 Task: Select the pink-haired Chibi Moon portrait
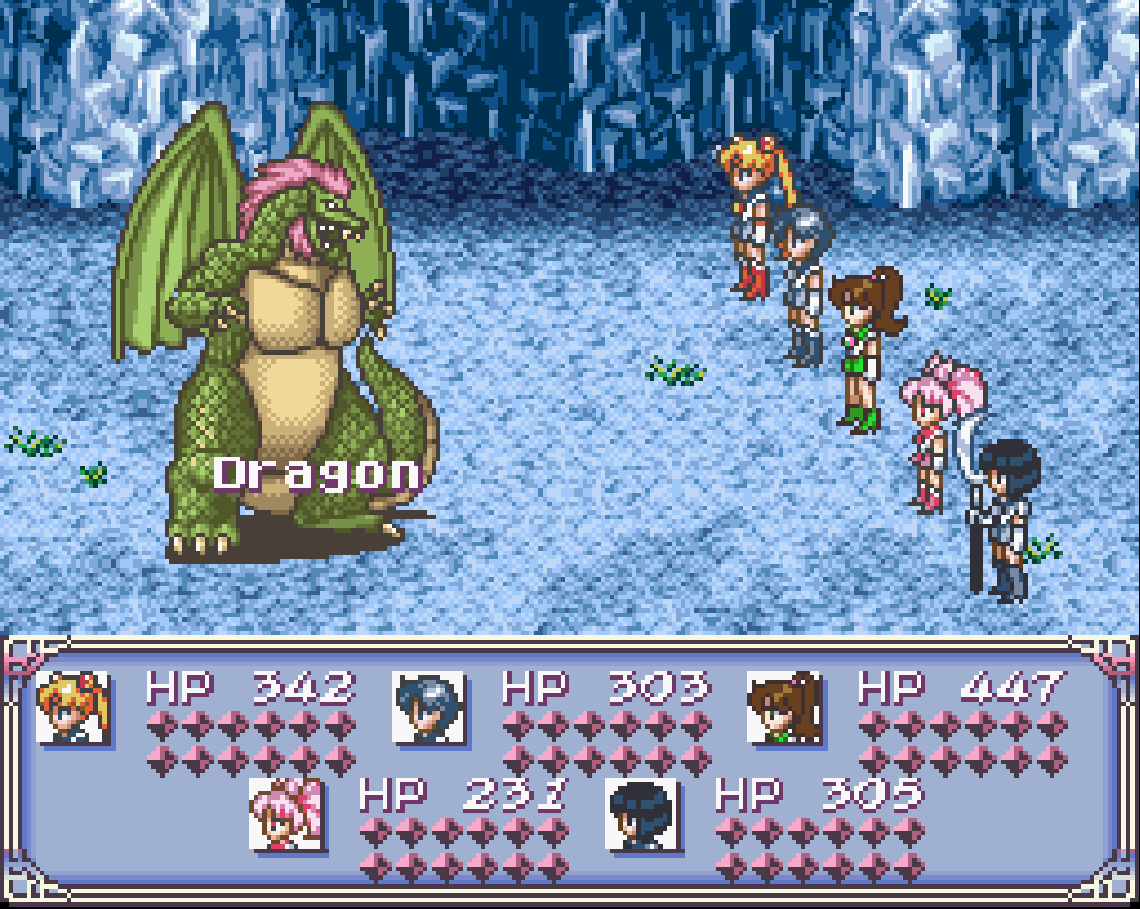tap(286, 814)
